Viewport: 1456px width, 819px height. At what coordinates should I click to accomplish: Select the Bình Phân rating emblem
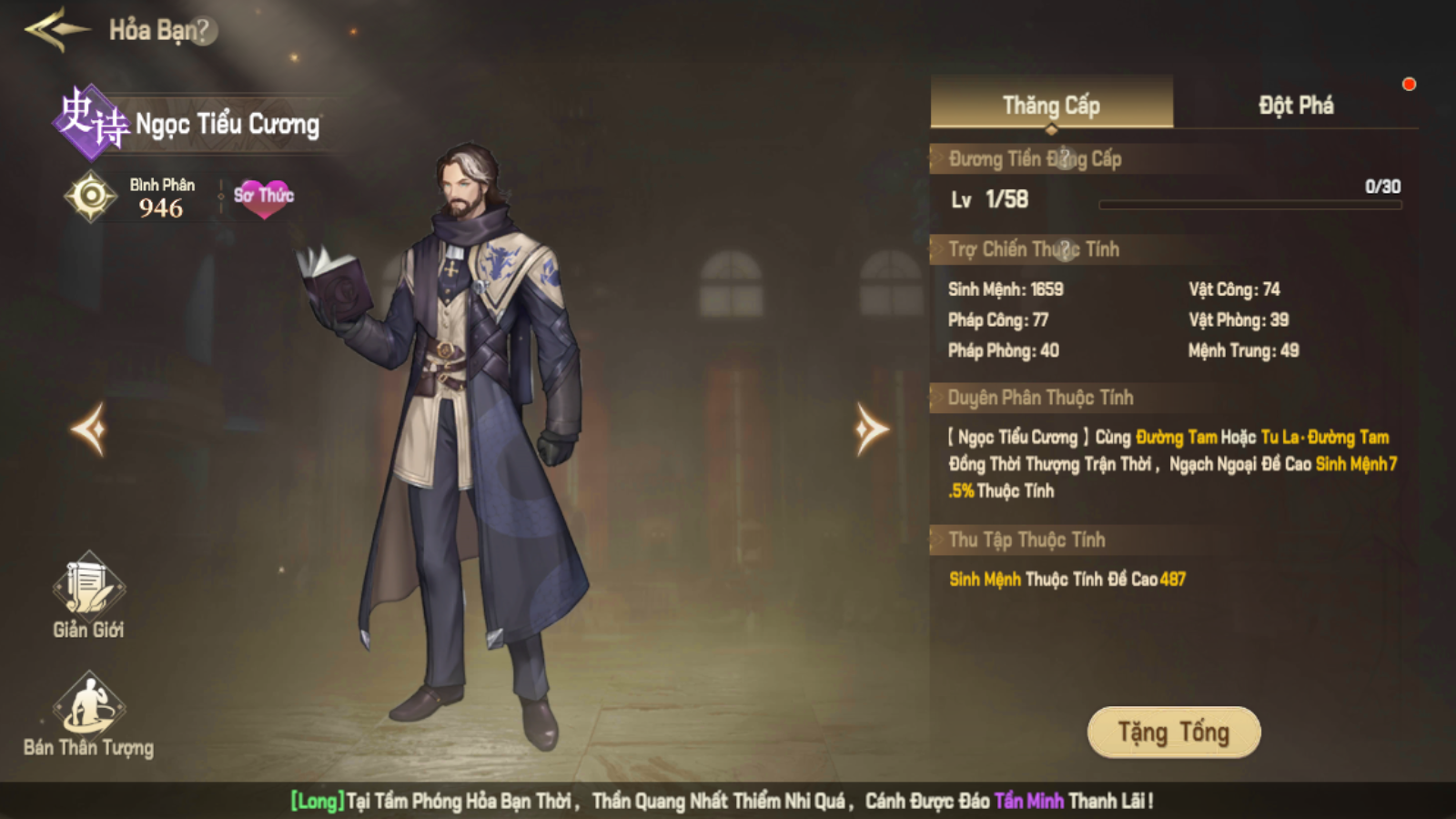(x=91, y=196)
